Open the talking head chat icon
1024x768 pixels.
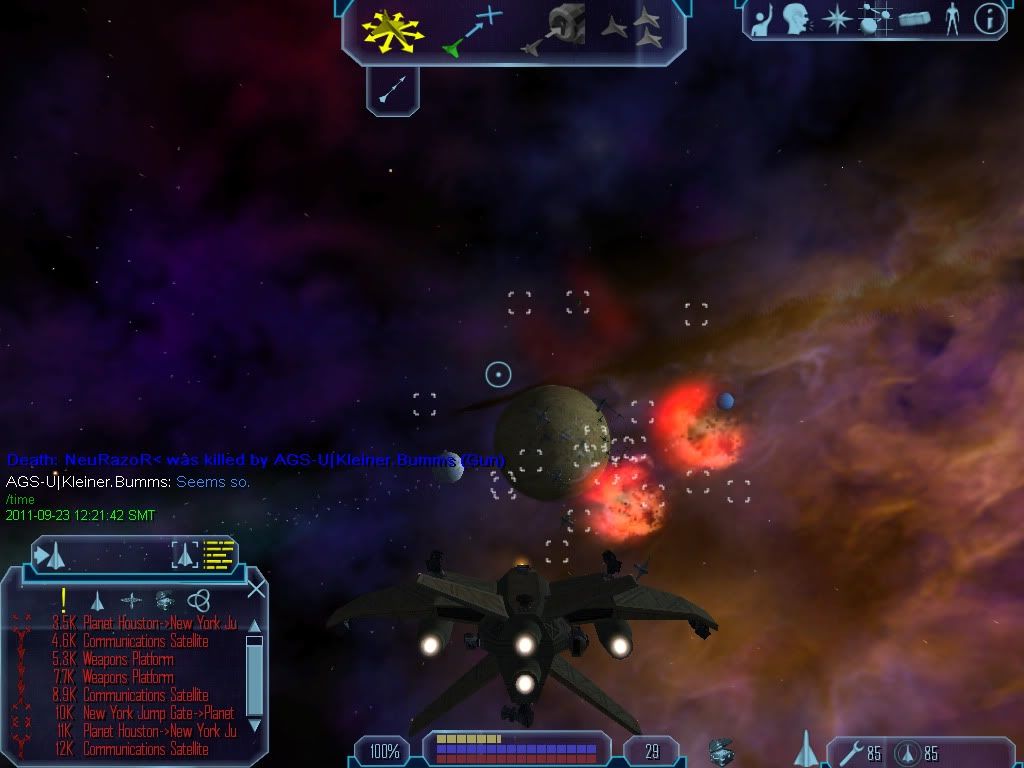pyautogui.click(x=796, y=18)
